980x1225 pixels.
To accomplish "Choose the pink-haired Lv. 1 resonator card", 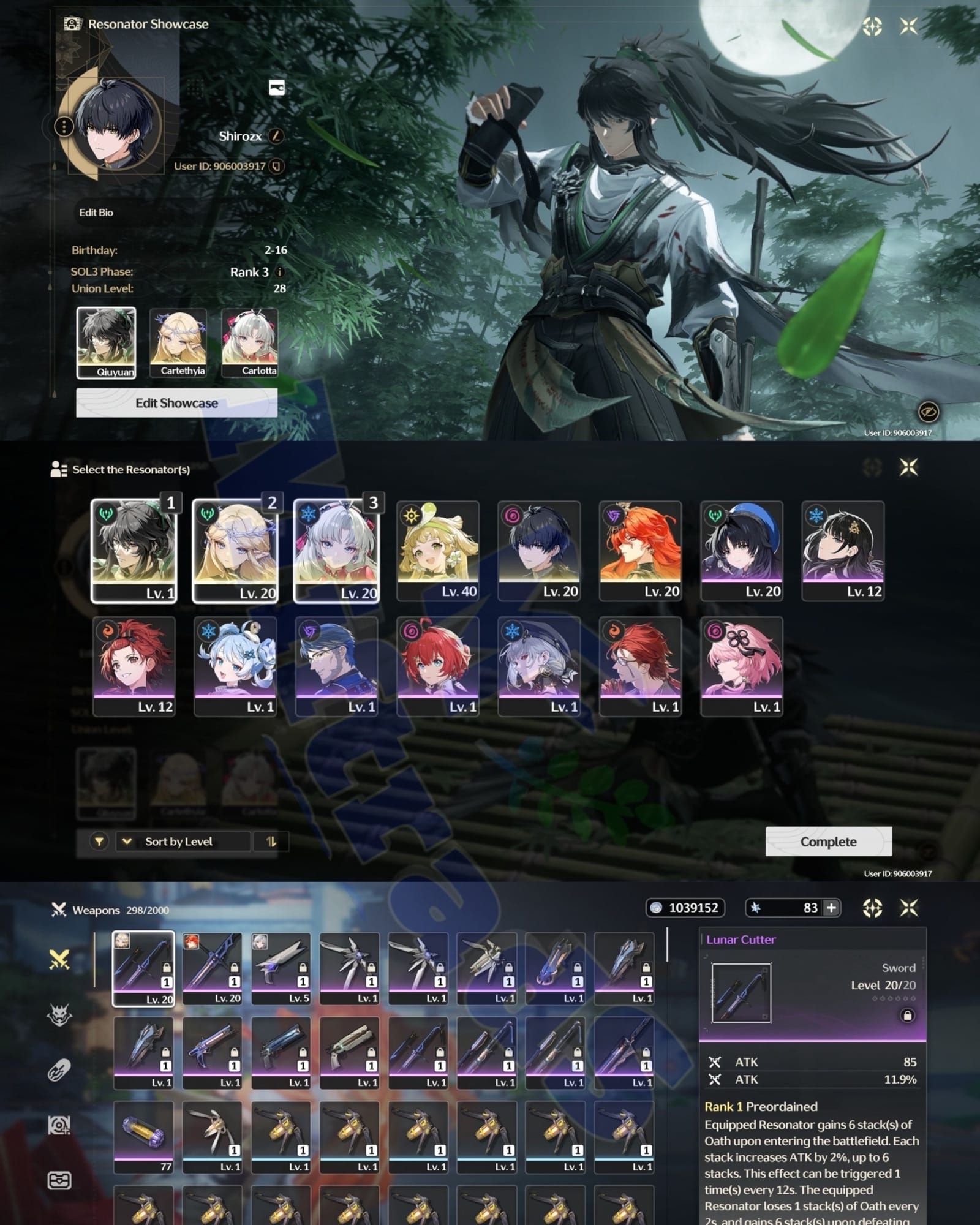I will point(741,666).
